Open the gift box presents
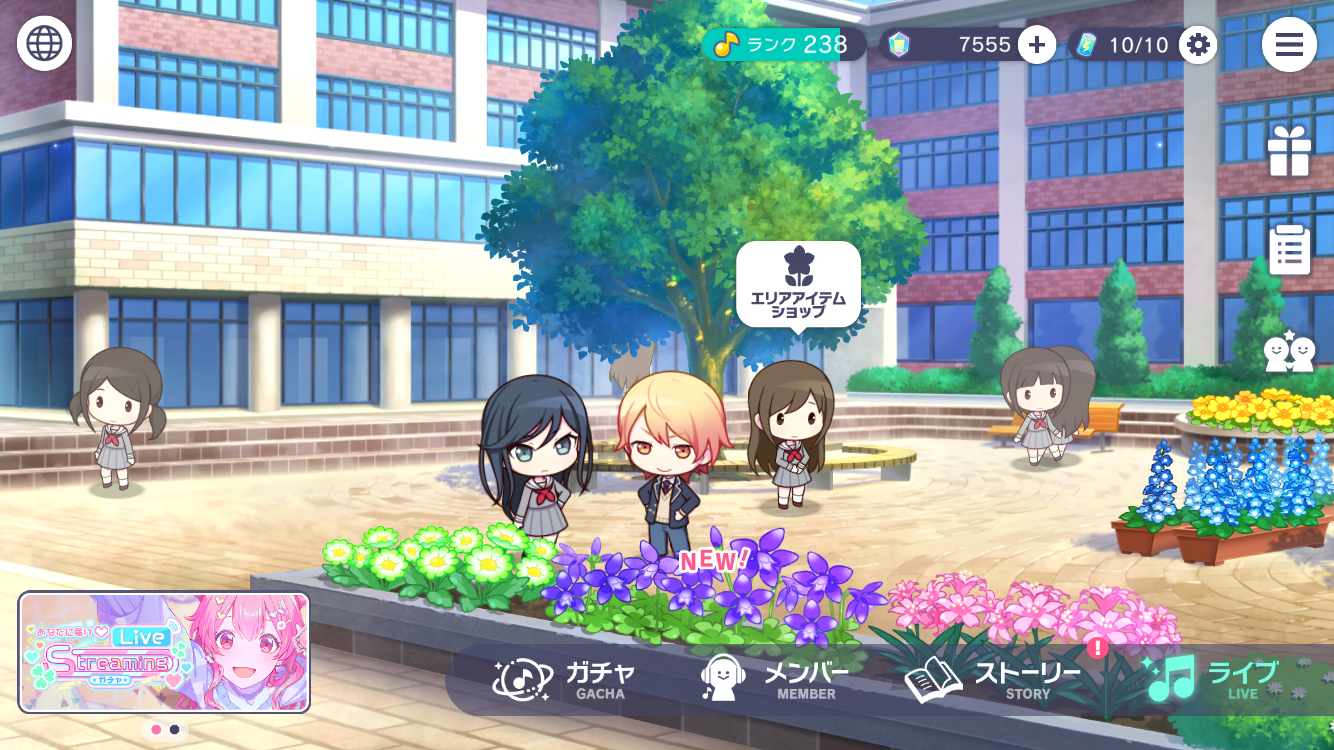 pyautogui.click(x=1289, y=152)
